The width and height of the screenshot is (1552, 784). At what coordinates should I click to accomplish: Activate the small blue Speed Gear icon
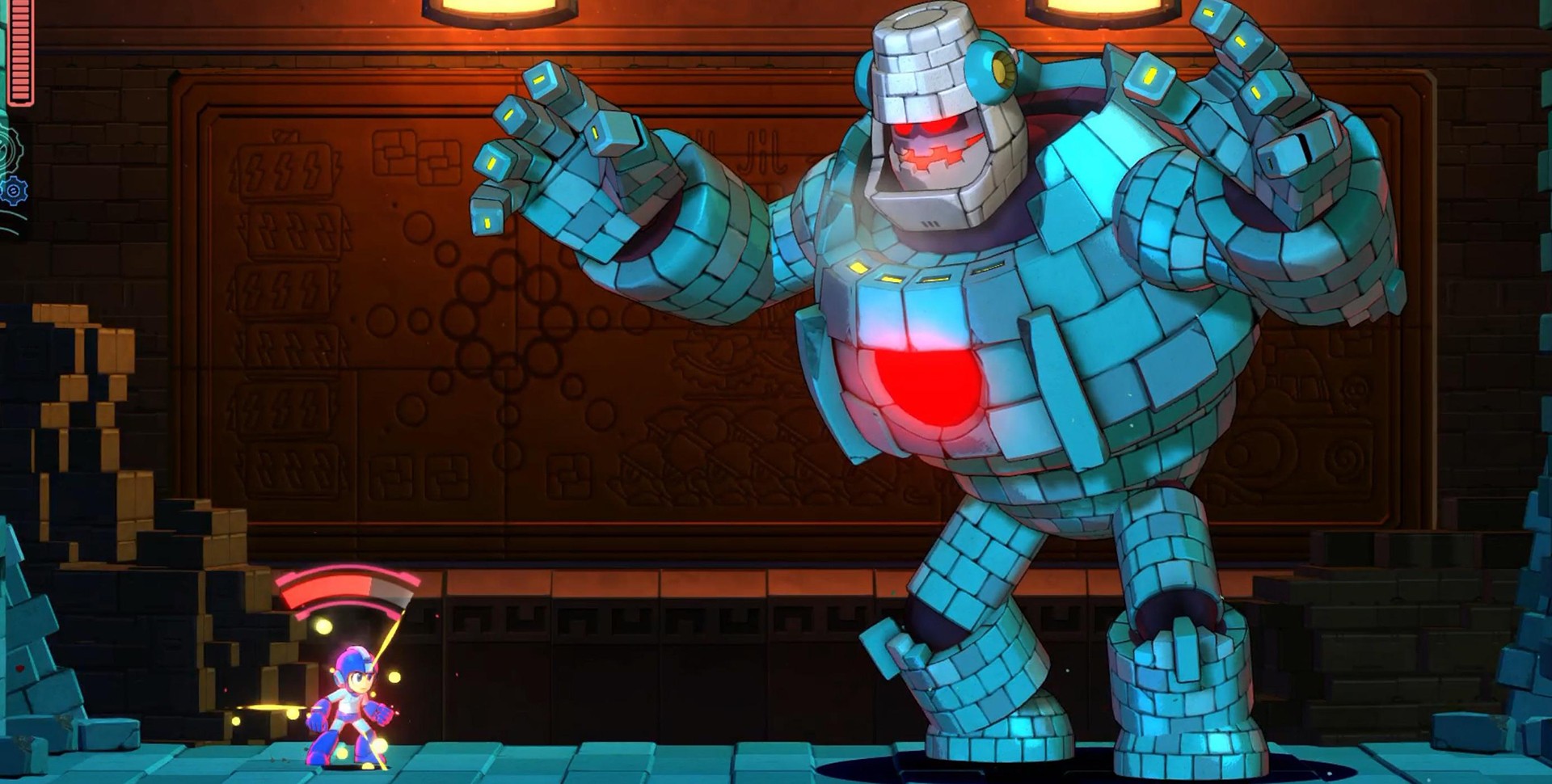click(x=14, y=191)
